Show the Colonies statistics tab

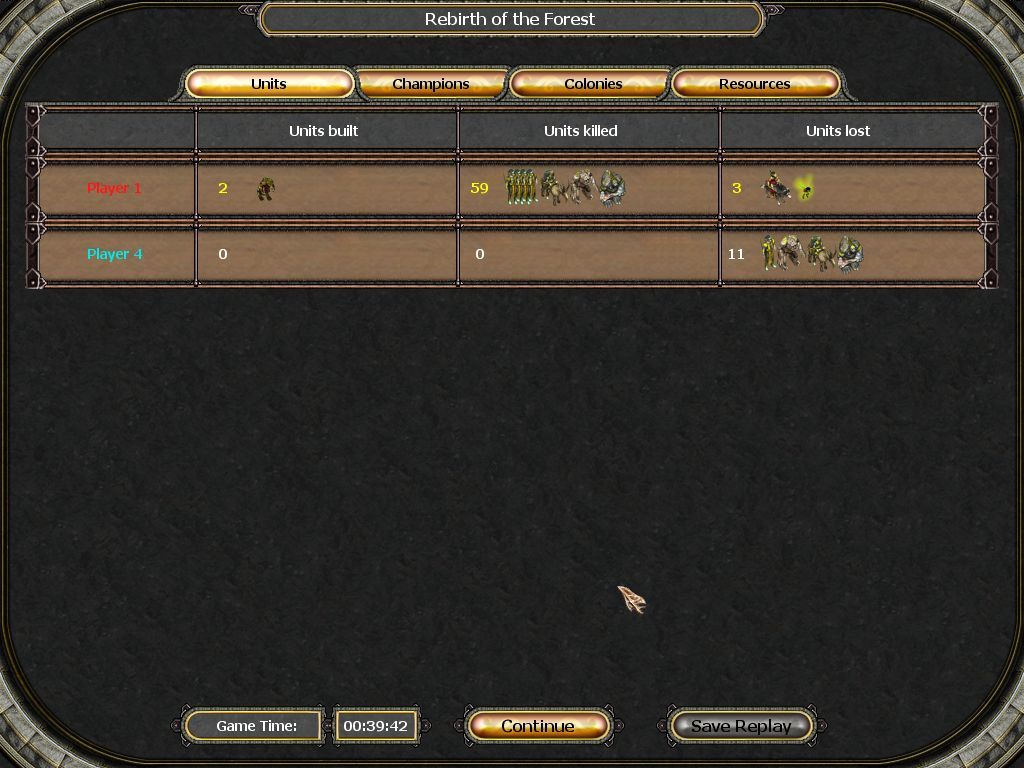[x=593, y=84]
